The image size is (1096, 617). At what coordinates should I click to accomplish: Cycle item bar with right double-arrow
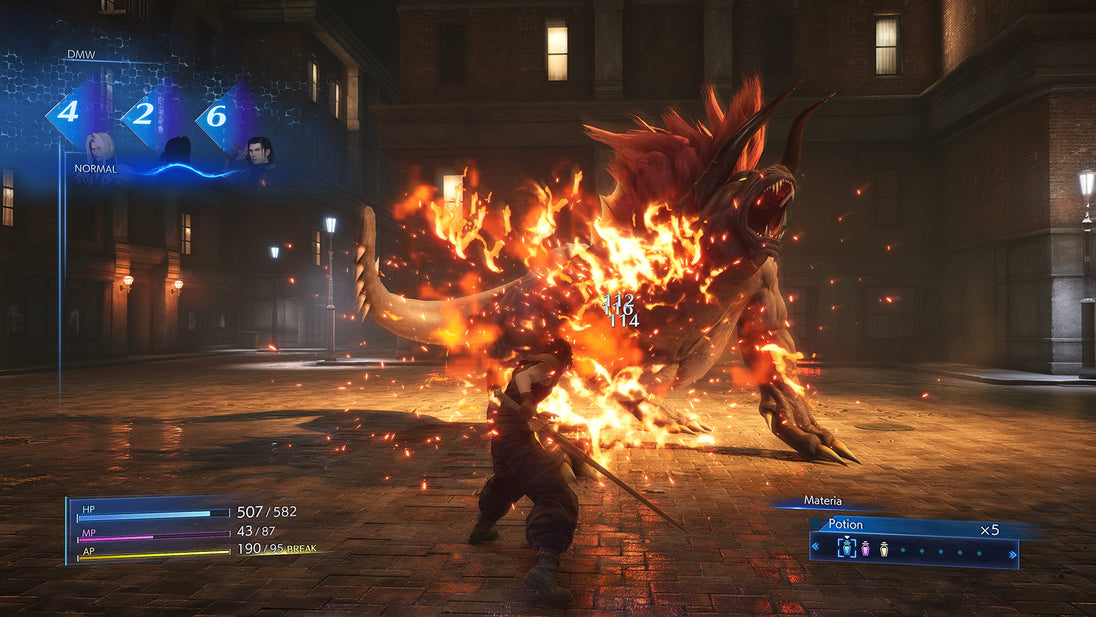(x=1012, y=552)
